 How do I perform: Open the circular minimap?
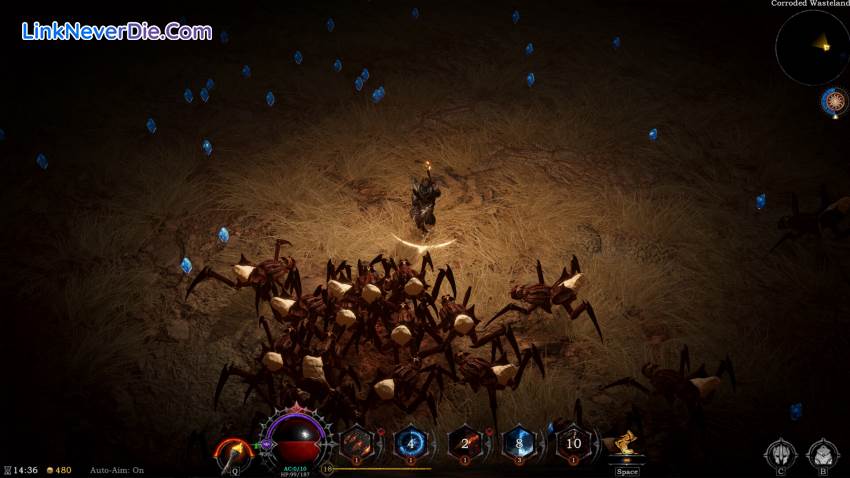point(810,46)
